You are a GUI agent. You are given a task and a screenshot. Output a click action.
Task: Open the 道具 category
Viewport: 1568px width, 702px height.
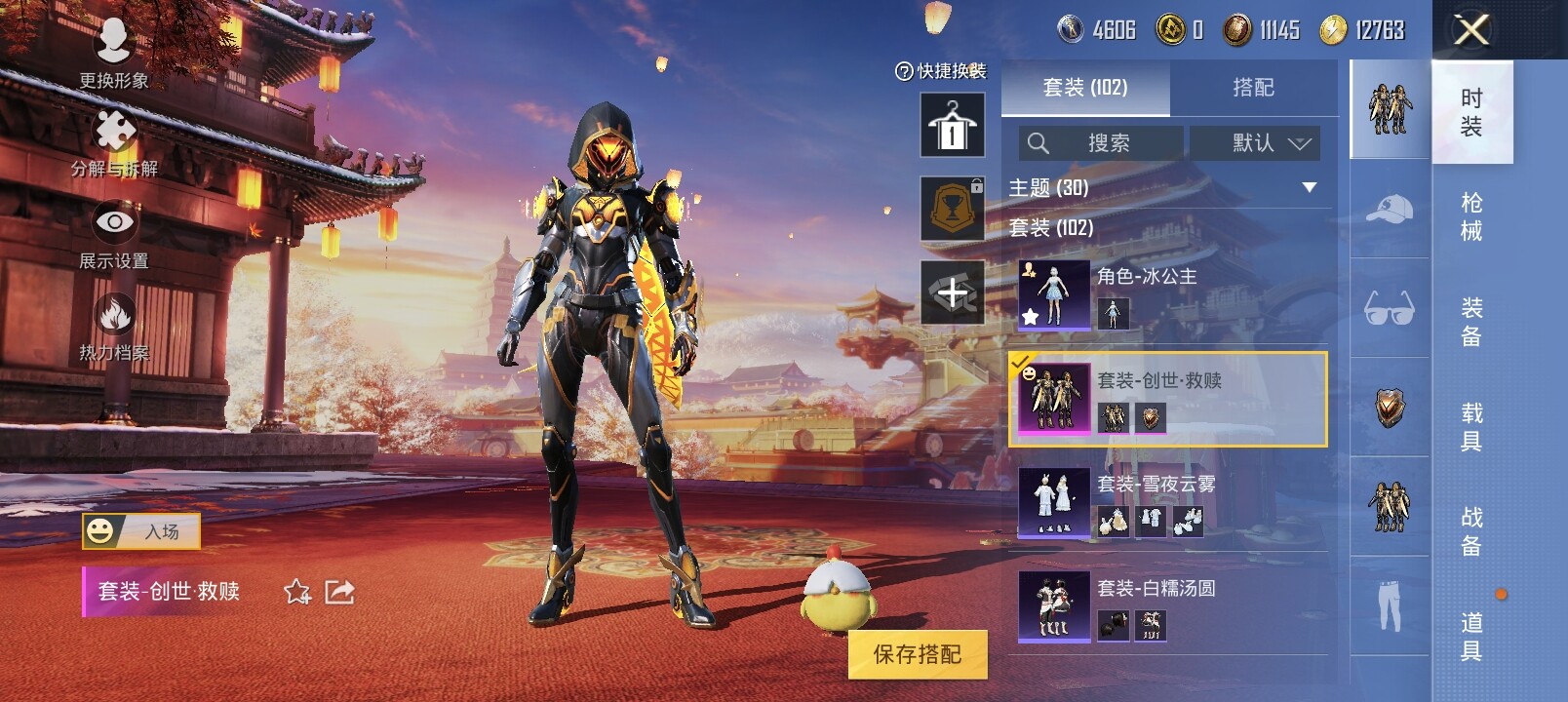pos(1471,636)
